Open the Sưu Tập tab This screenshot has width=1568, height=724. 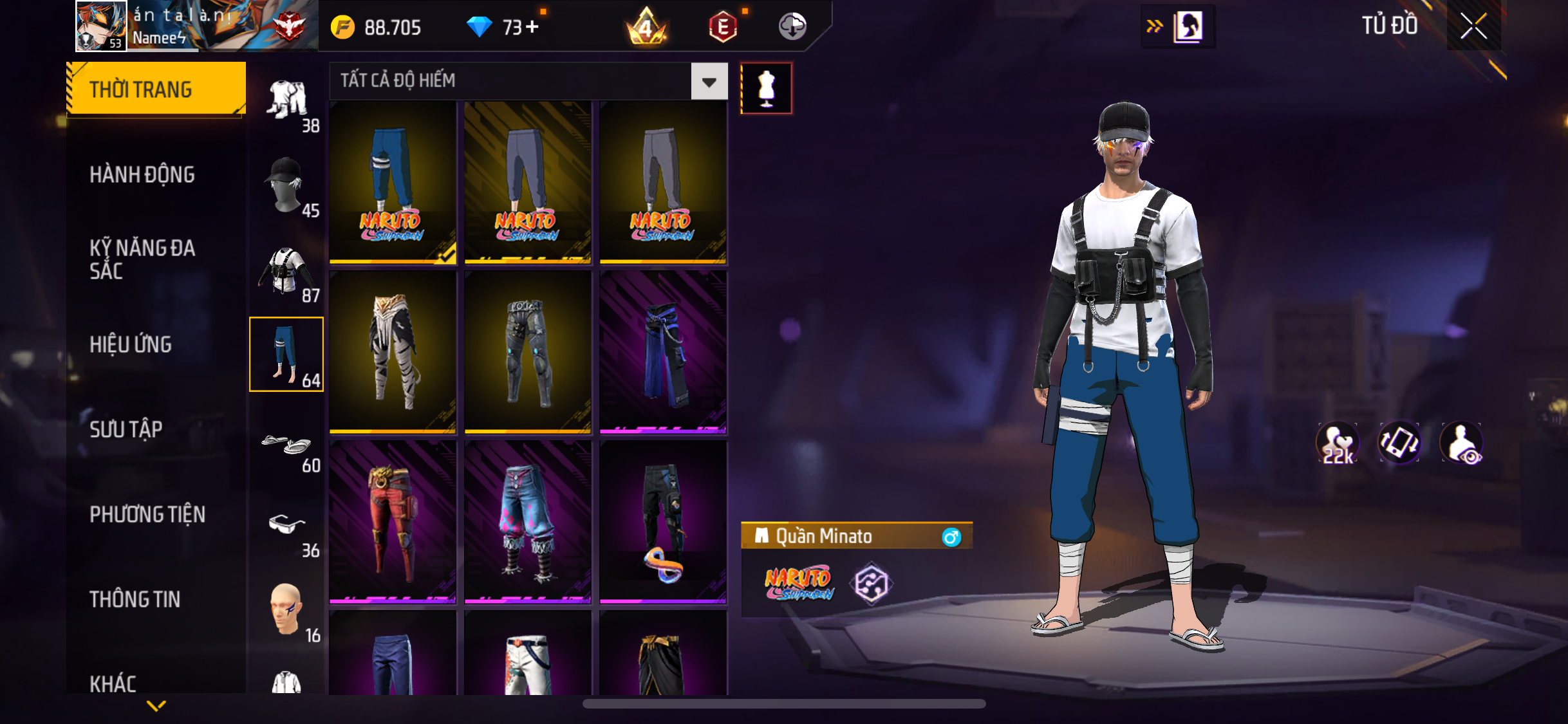point(126,429)
